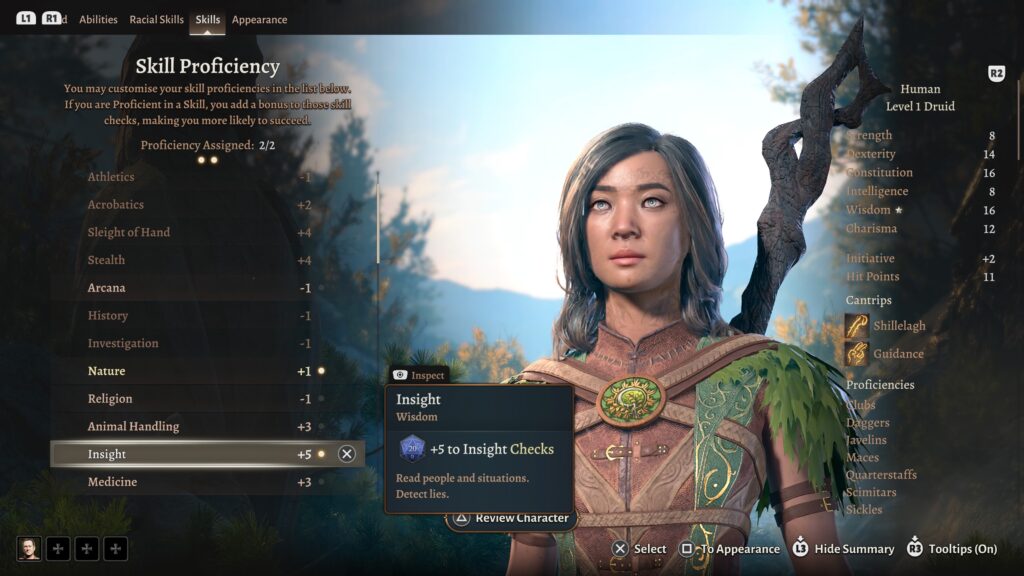Pick the Investigation skill row

click(x=200, y=344)
